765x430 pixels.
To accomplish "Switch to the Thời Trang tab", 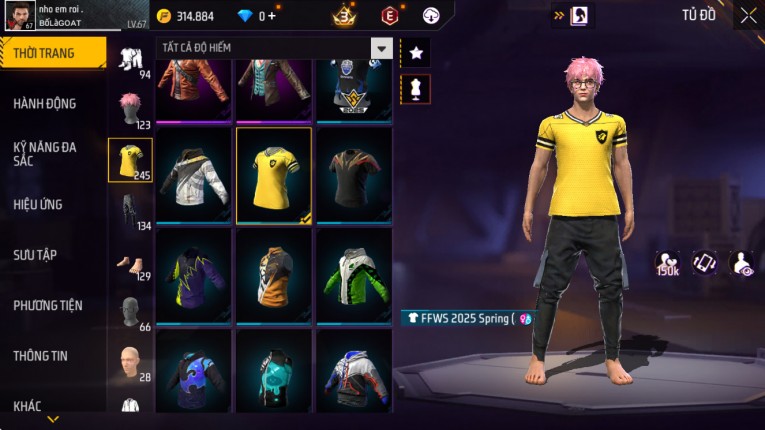I will (x=50, y=53).
